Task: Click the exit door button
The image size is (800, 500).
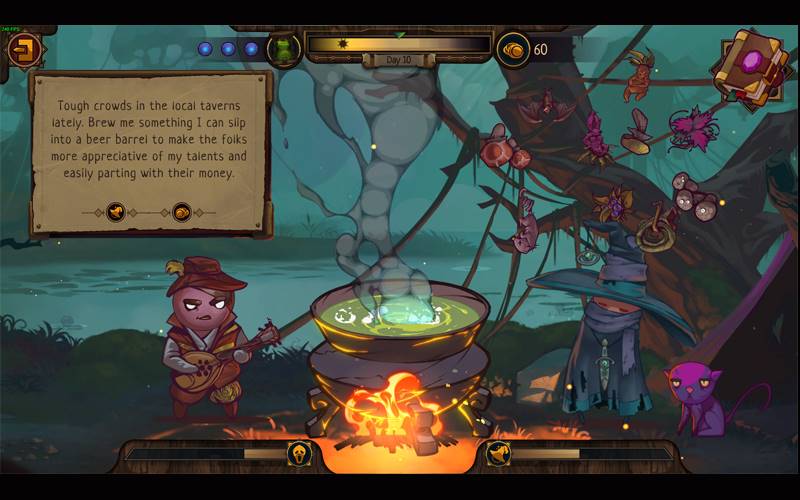Action: (x=23, y=48)
